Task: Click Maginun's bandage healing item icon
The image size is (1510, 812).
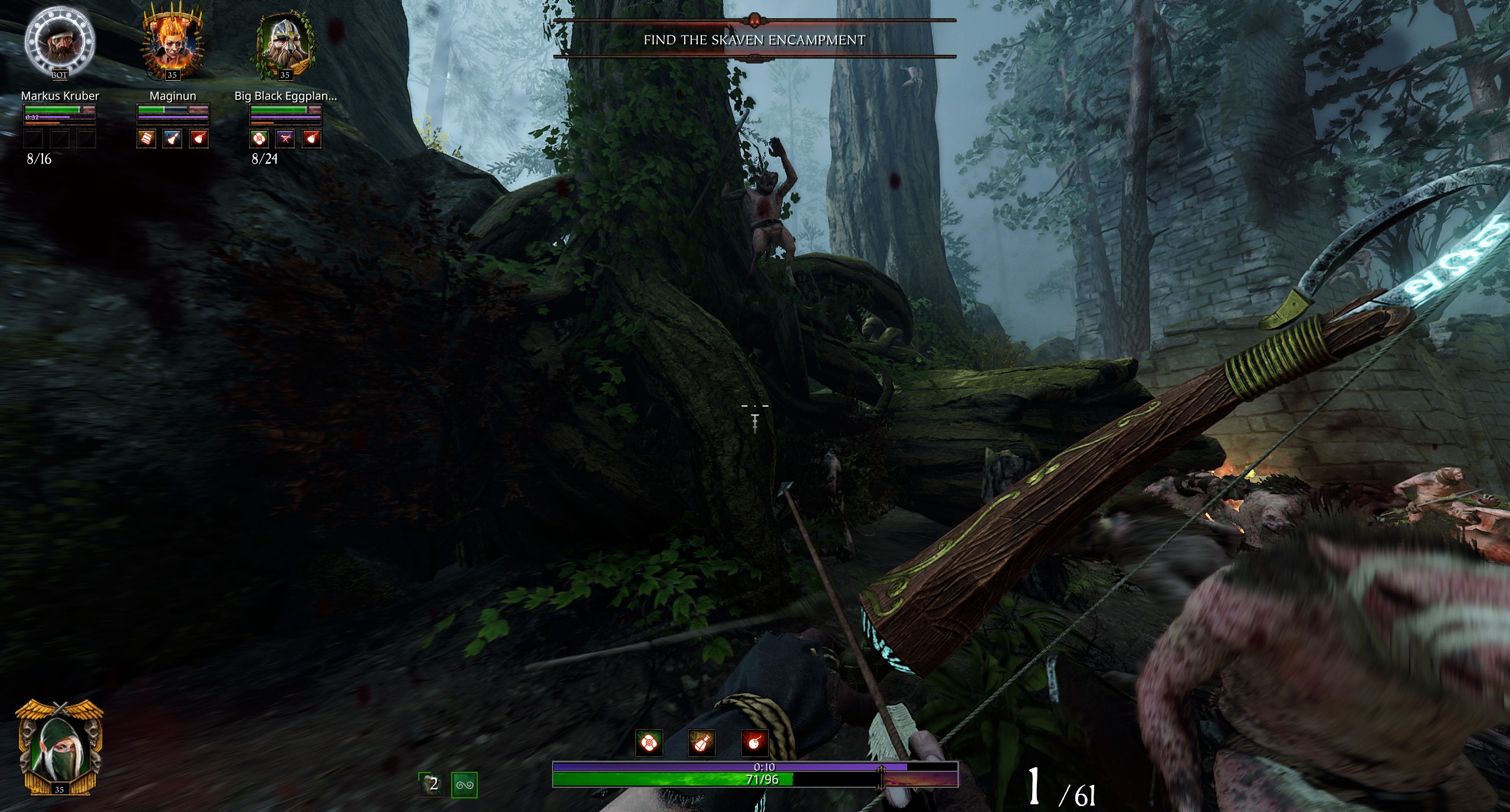Action: pyautogui.click(x=147, y=139)
